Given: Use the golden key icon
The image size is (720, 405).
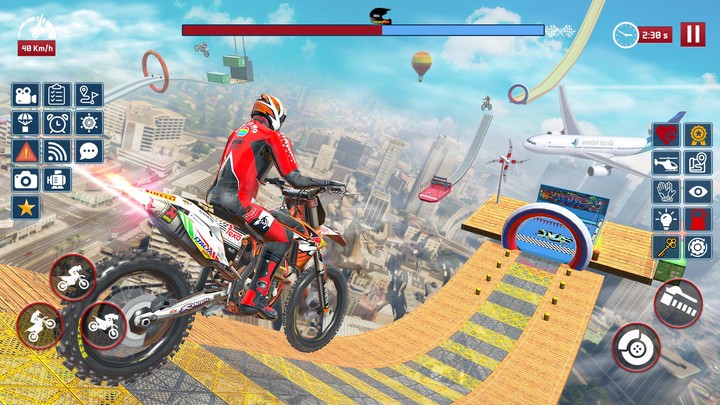Looking at the screenshot, I should click(665, 247).
